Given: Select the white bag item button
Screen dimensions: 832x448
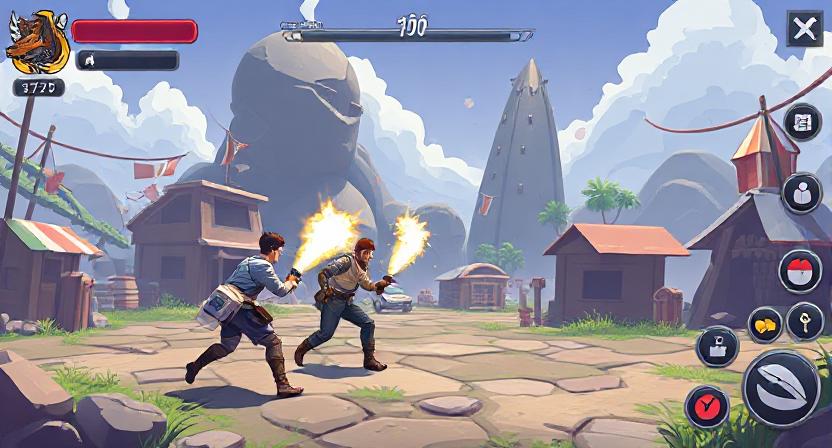Looking at the screenshot, I should click(717, 346).
